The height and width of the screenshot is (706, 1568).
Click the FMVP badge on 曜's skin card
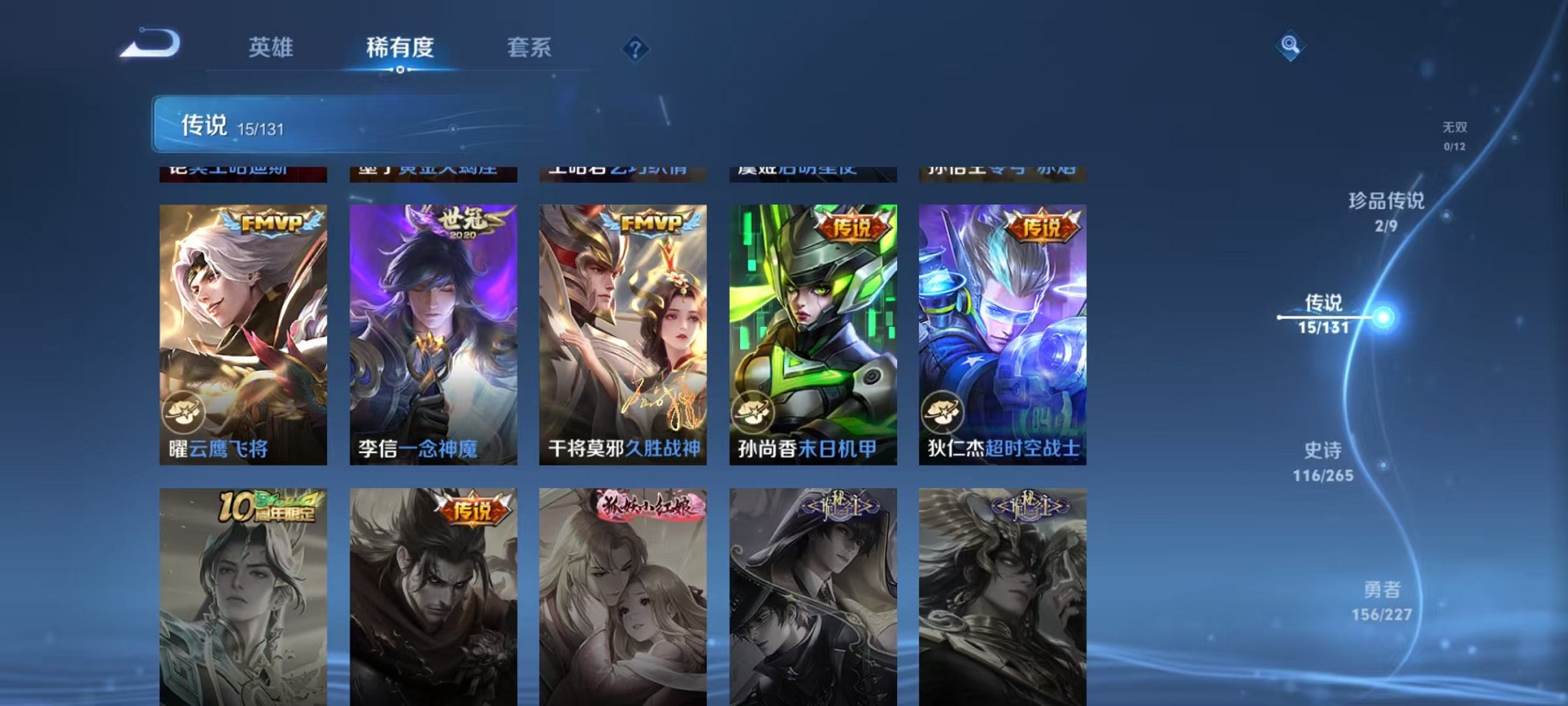tap(269, 223)
